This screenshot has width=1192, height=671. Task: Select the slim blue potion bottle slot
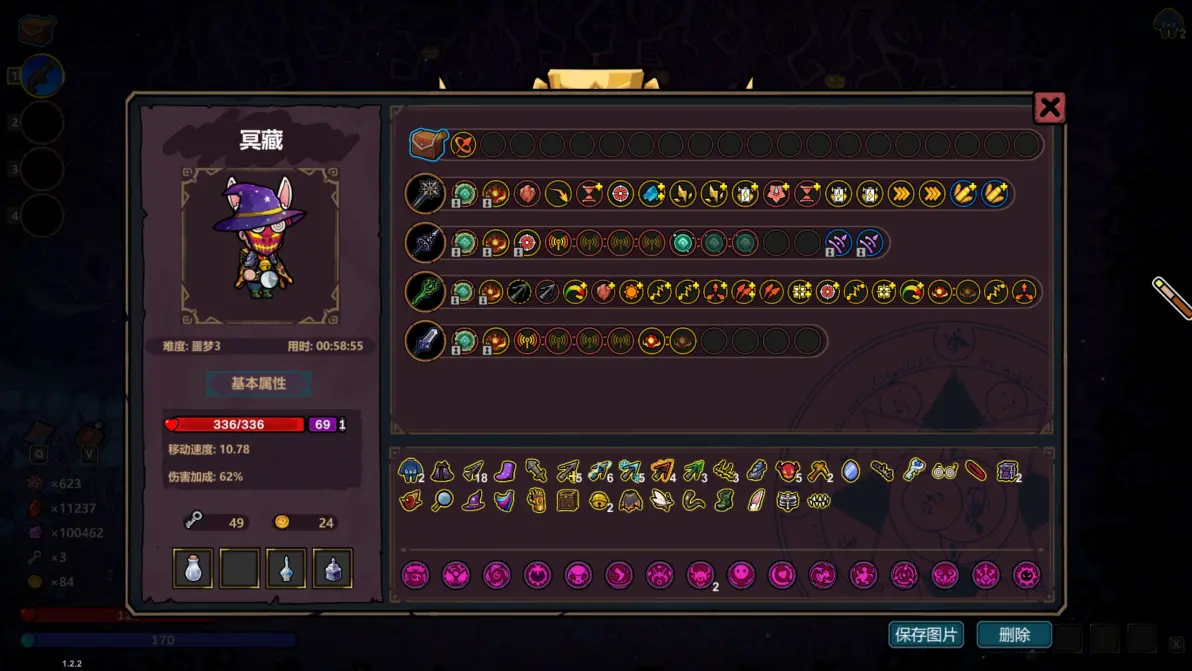pyautogui.click(x=286, y=568)
